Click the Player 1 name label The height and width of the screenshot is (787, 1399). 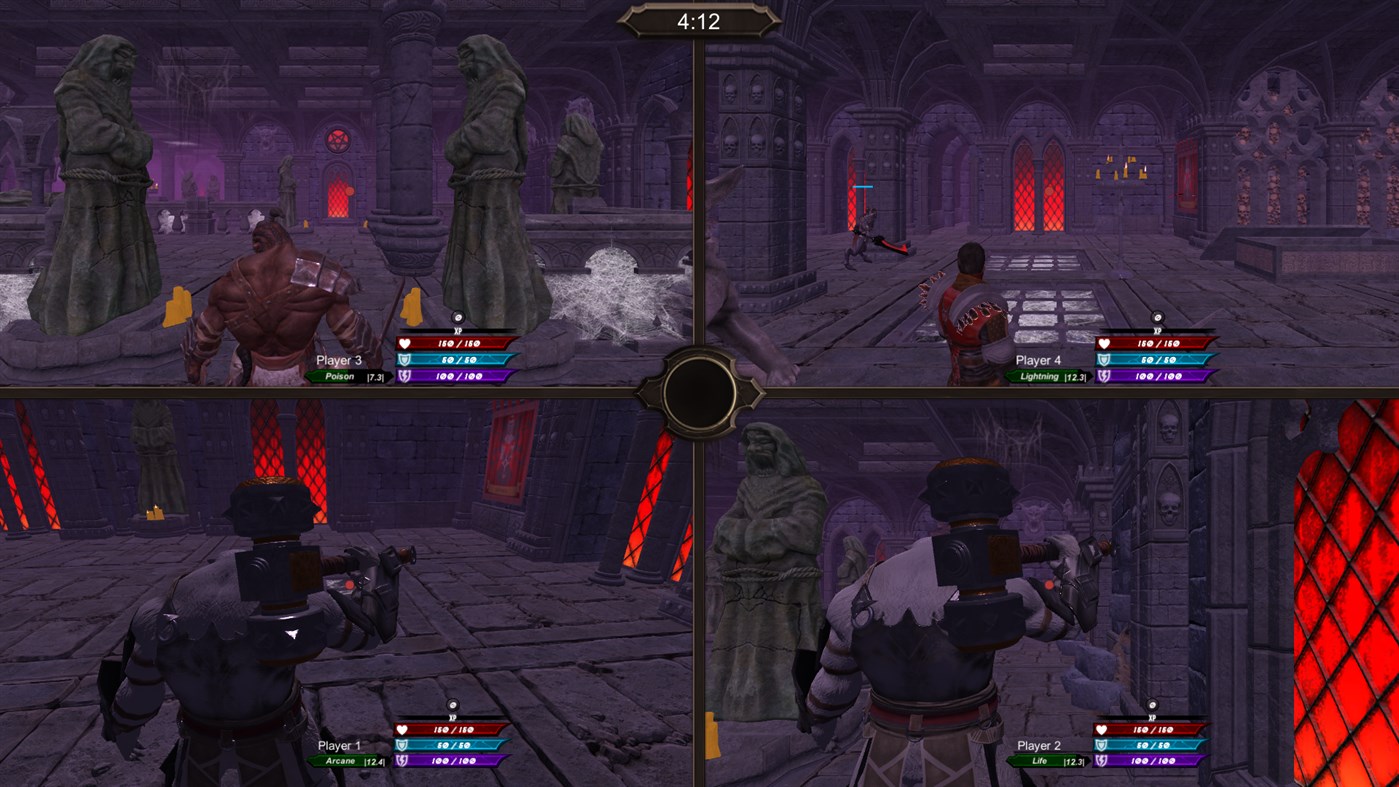(341, 745)
